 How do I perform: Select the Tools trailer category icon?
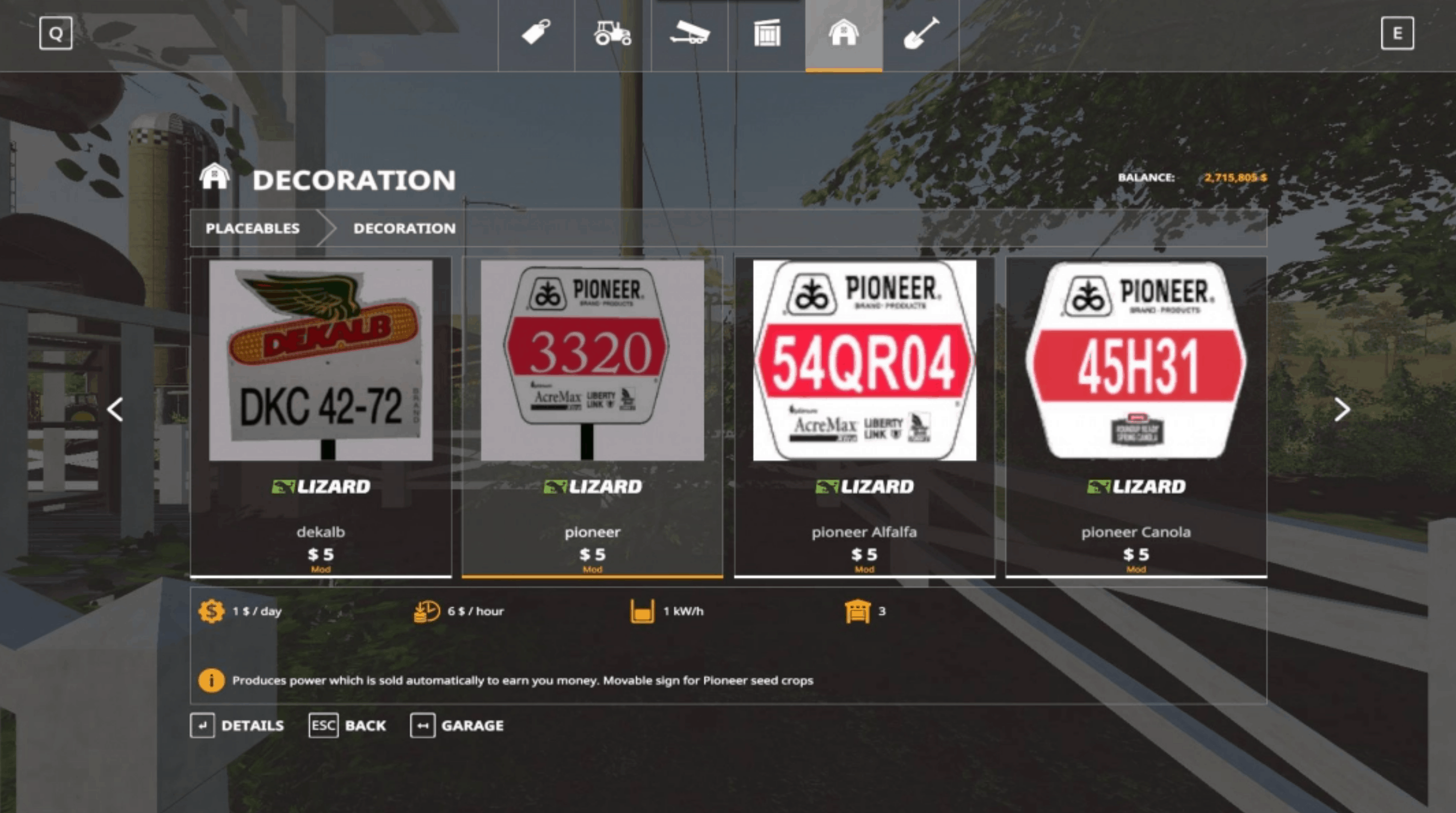691,34
